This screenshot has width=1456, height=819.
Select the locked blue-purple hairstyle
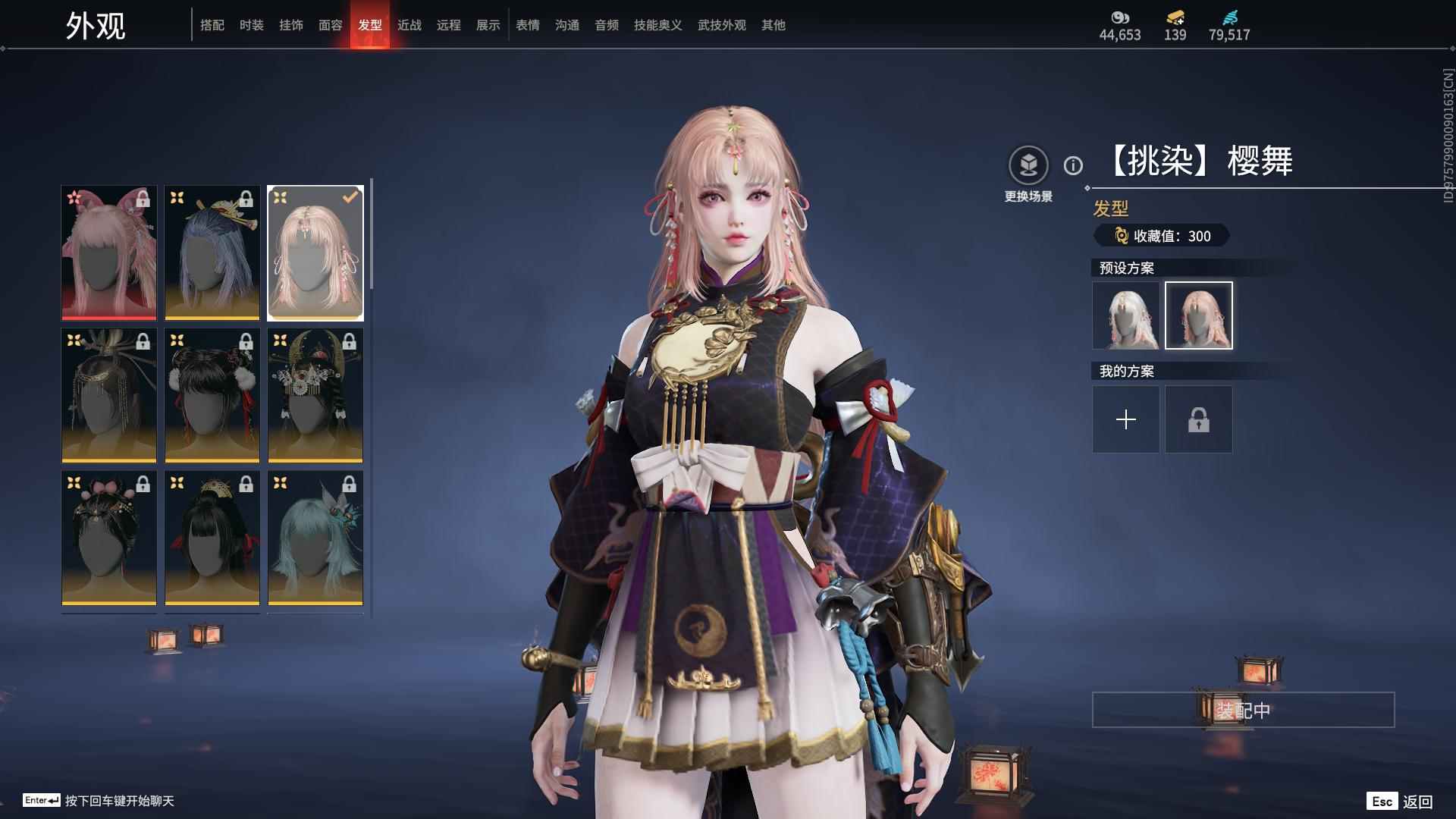click(212, 253)
